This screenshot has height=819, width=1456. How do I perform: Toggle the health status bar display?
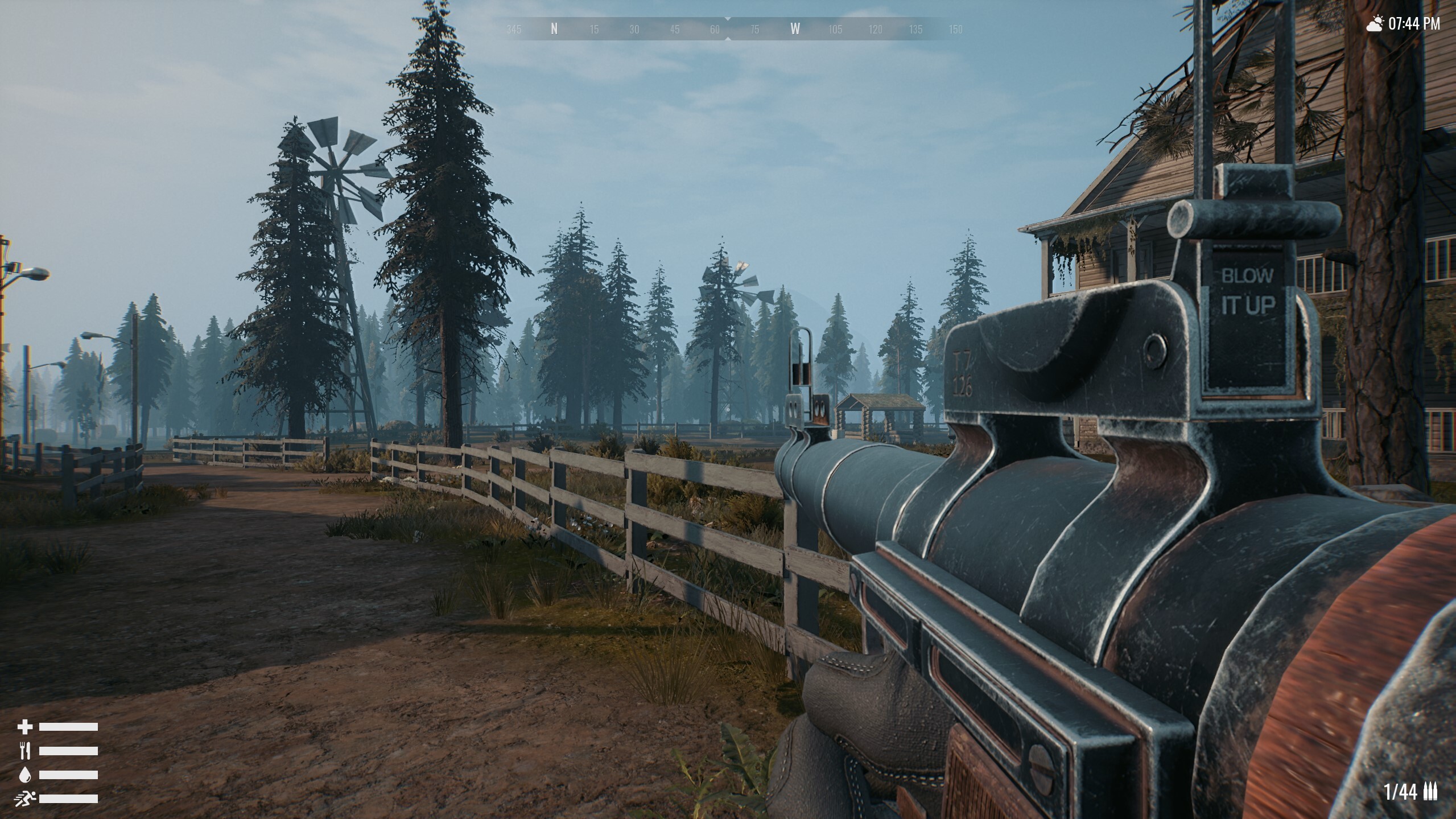coord(68,726)
